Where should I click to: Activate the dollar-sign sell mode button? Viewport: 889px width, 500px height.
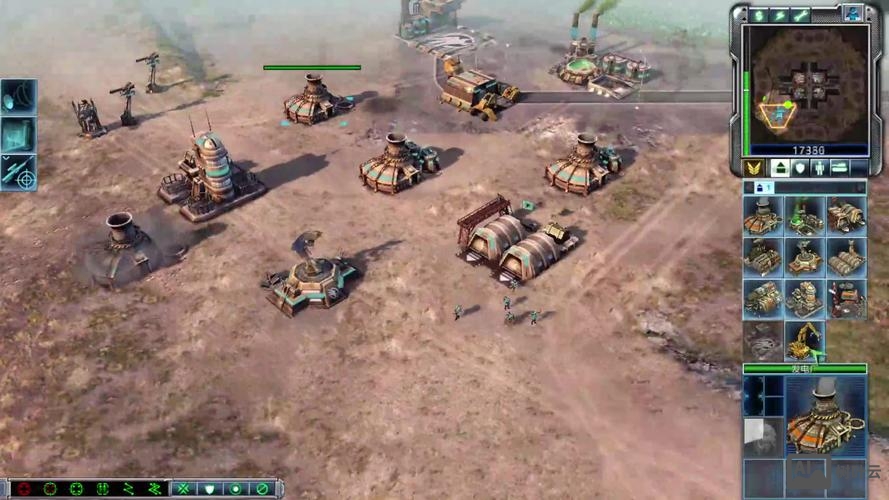[758, 15]
